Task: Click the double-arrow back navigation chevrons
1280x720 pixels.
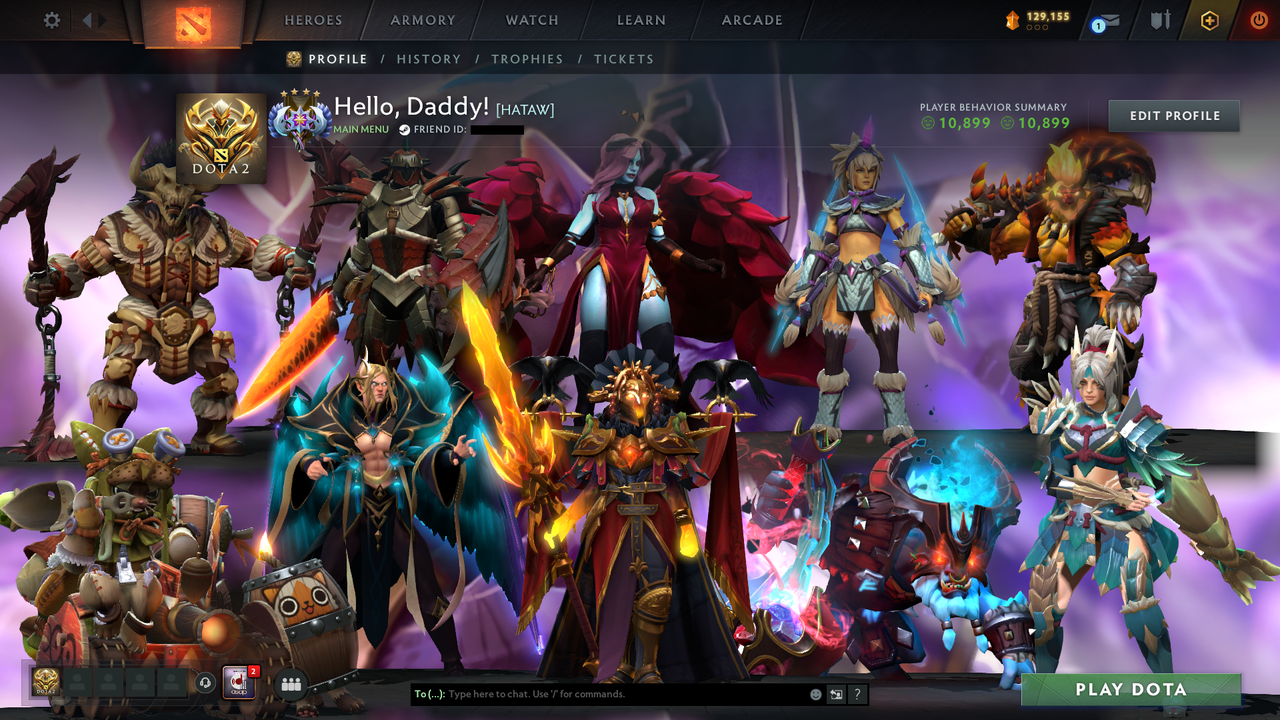Action: [94, 18]
